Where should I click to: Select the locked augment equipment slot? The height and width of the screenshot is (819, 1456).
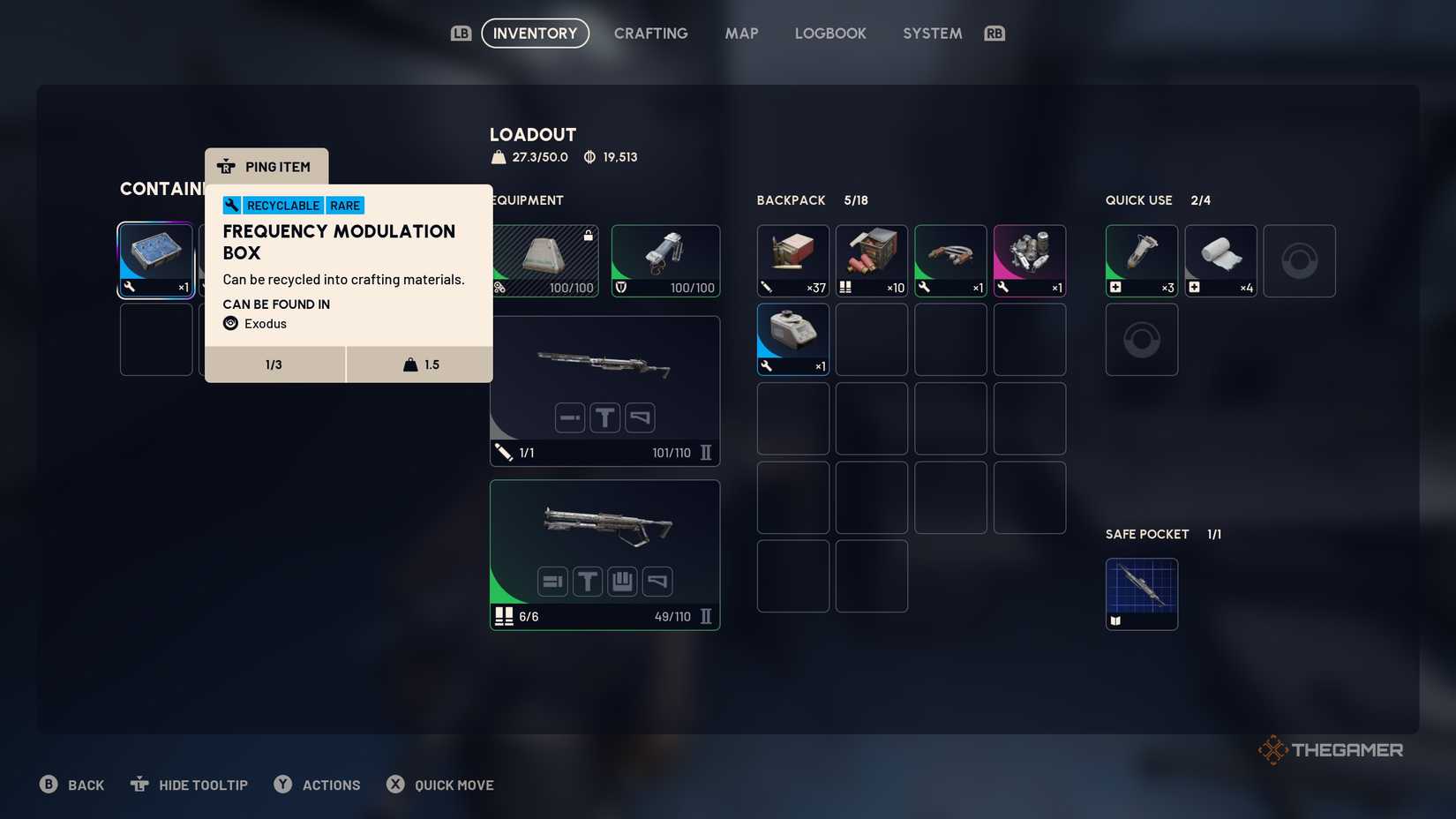[545, 260]
